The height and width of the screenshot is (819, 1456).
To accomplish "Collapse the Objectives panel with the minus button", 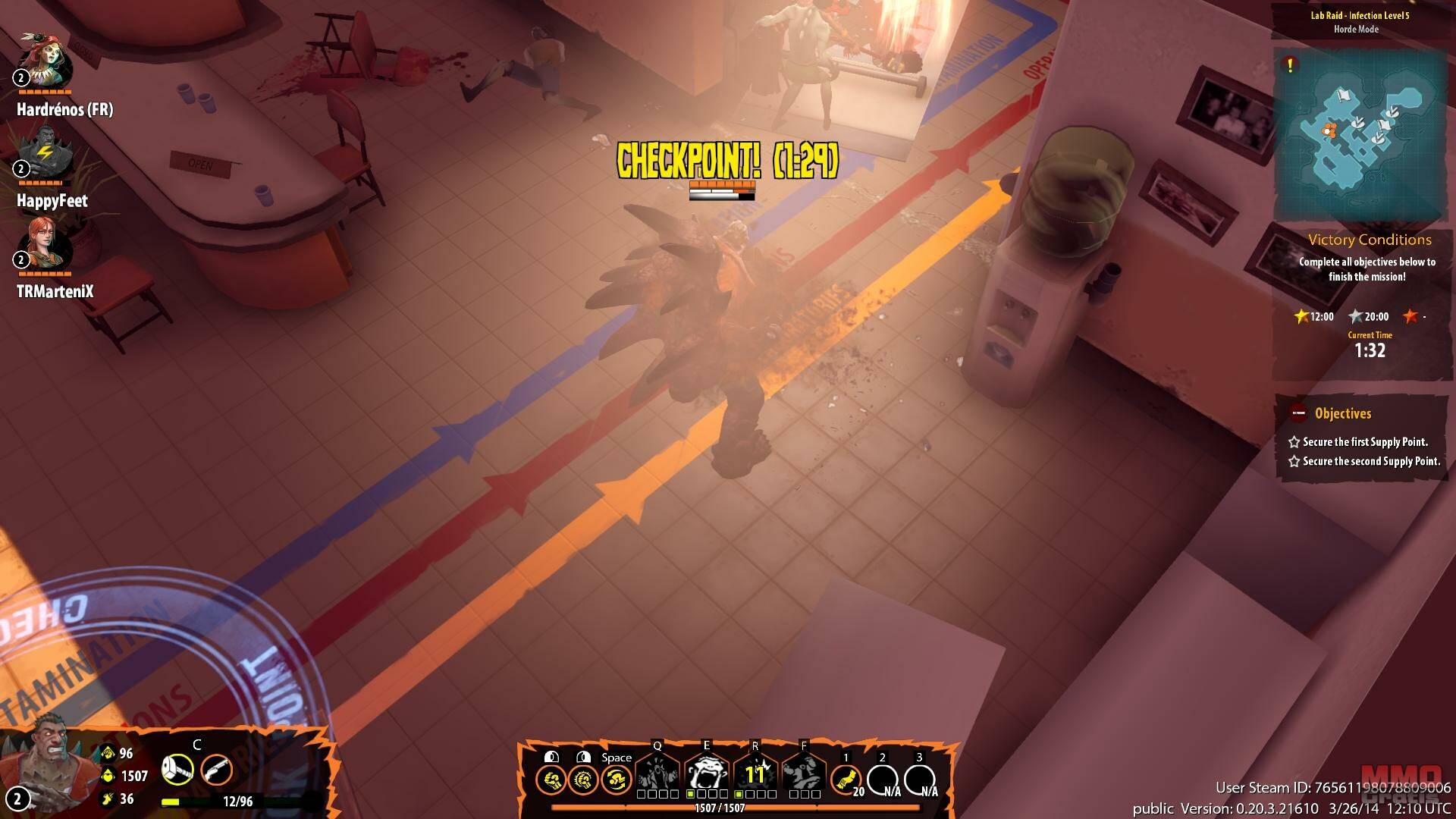I will (x=1298, y=413).
